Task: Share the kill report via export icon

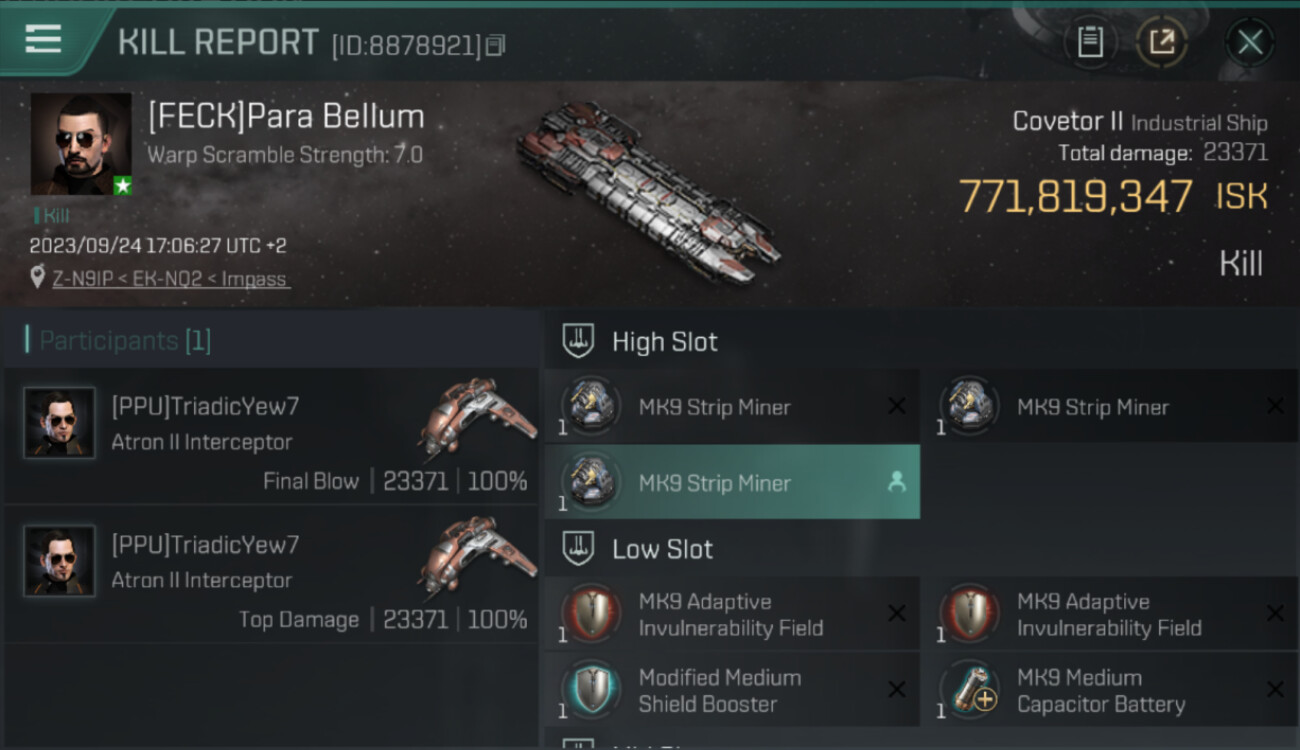Action: click(1161, 41)
